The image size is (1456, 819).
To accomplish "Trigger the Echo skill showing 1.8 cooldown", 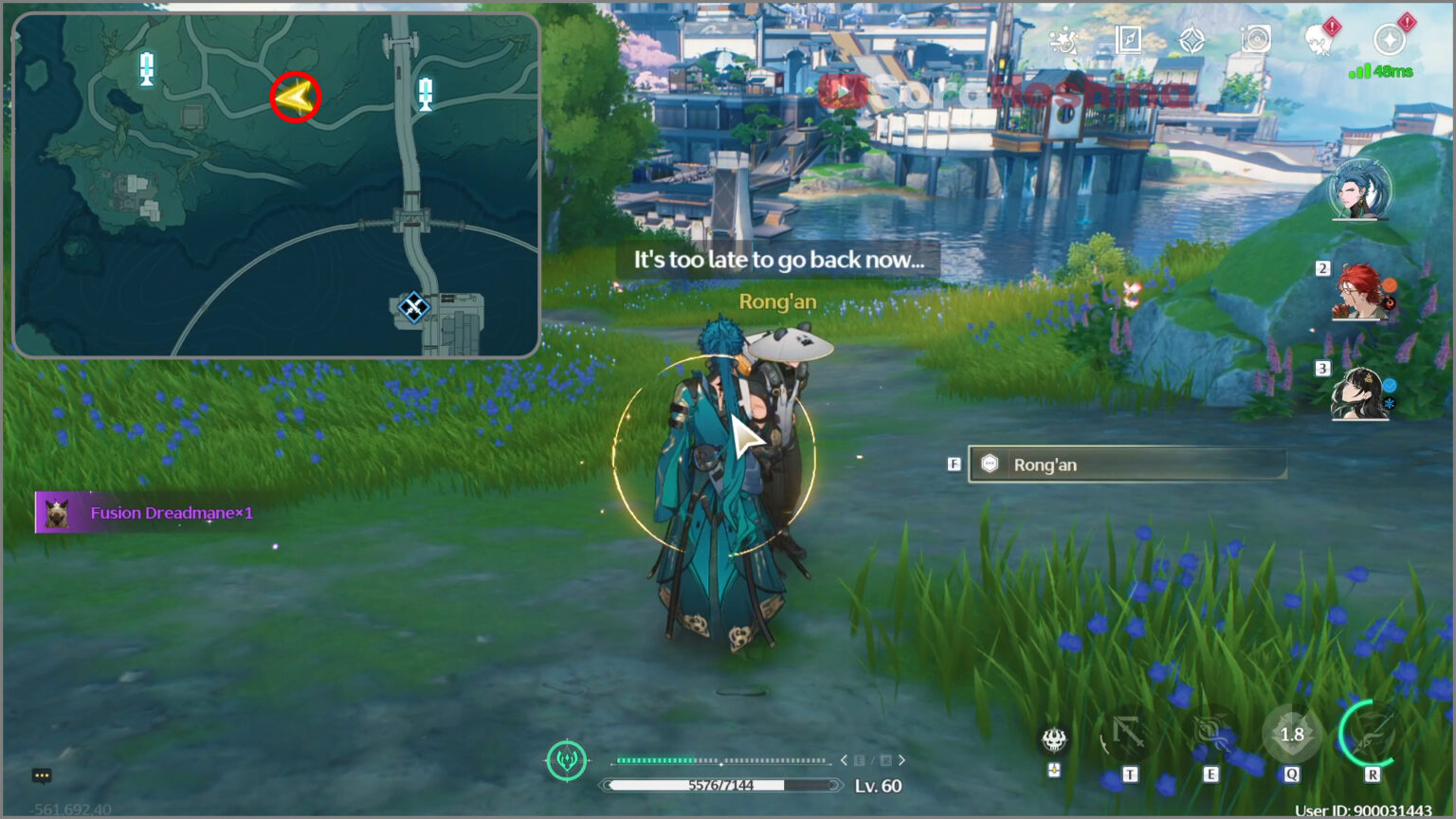I will [x=1291, y=736].
